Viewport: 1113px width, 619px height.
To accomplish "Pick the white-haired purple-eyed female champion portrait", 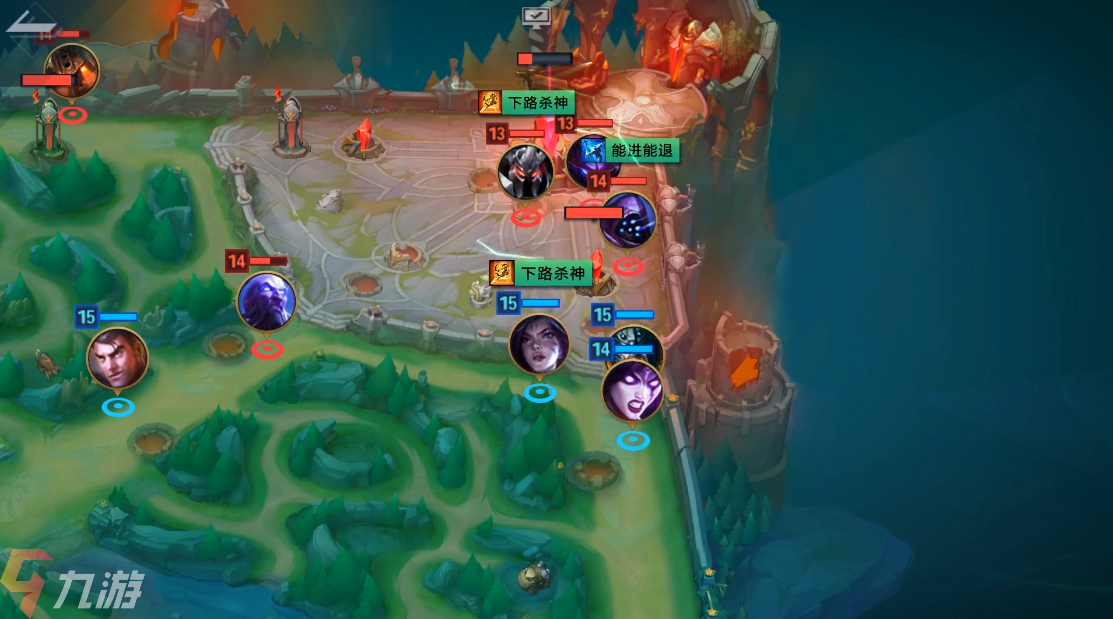I will (x=632, y=390).
